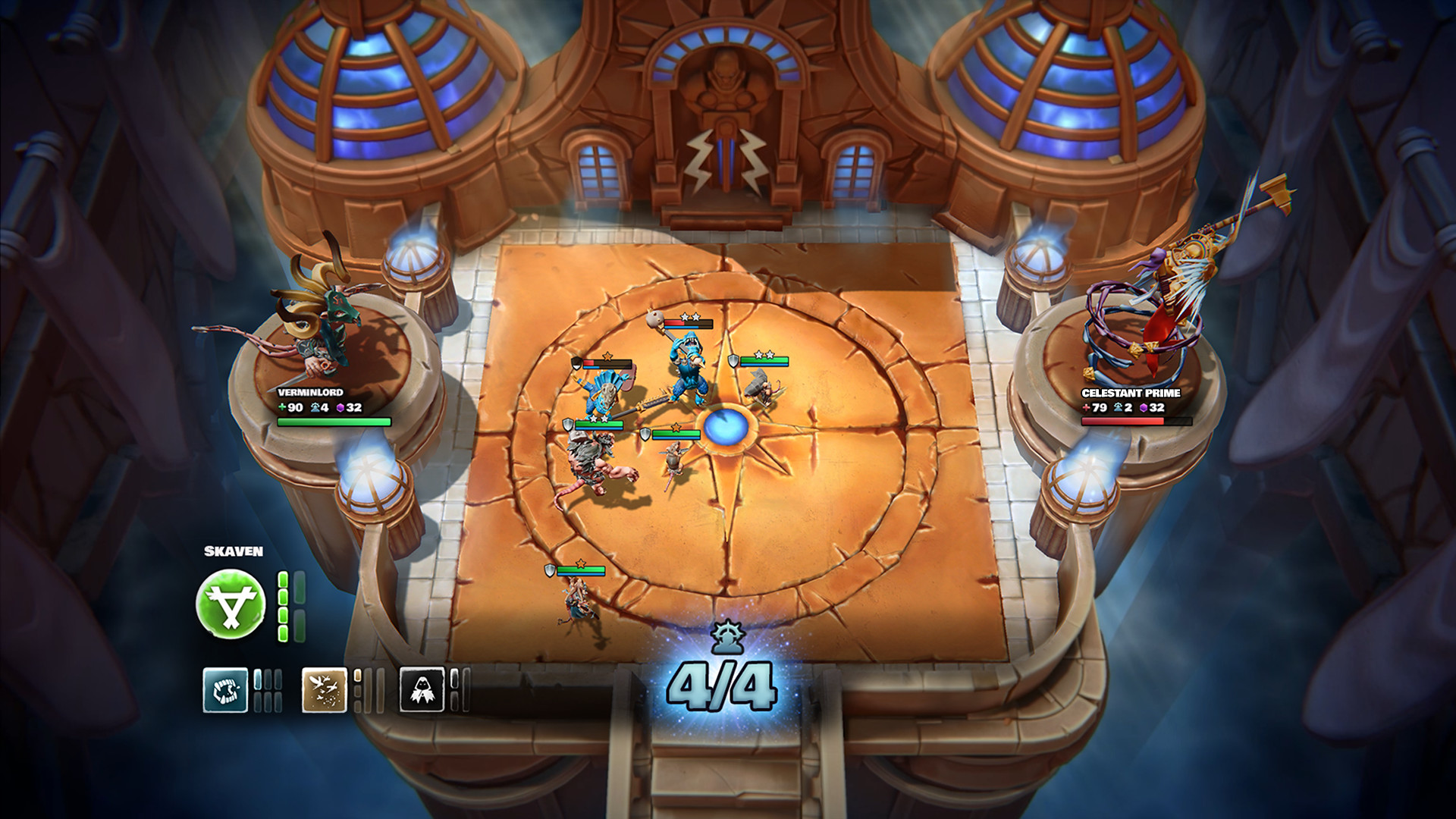
Task: Toggle the shield badge on the archer's health bar
Action: click(x=733, y=361)
